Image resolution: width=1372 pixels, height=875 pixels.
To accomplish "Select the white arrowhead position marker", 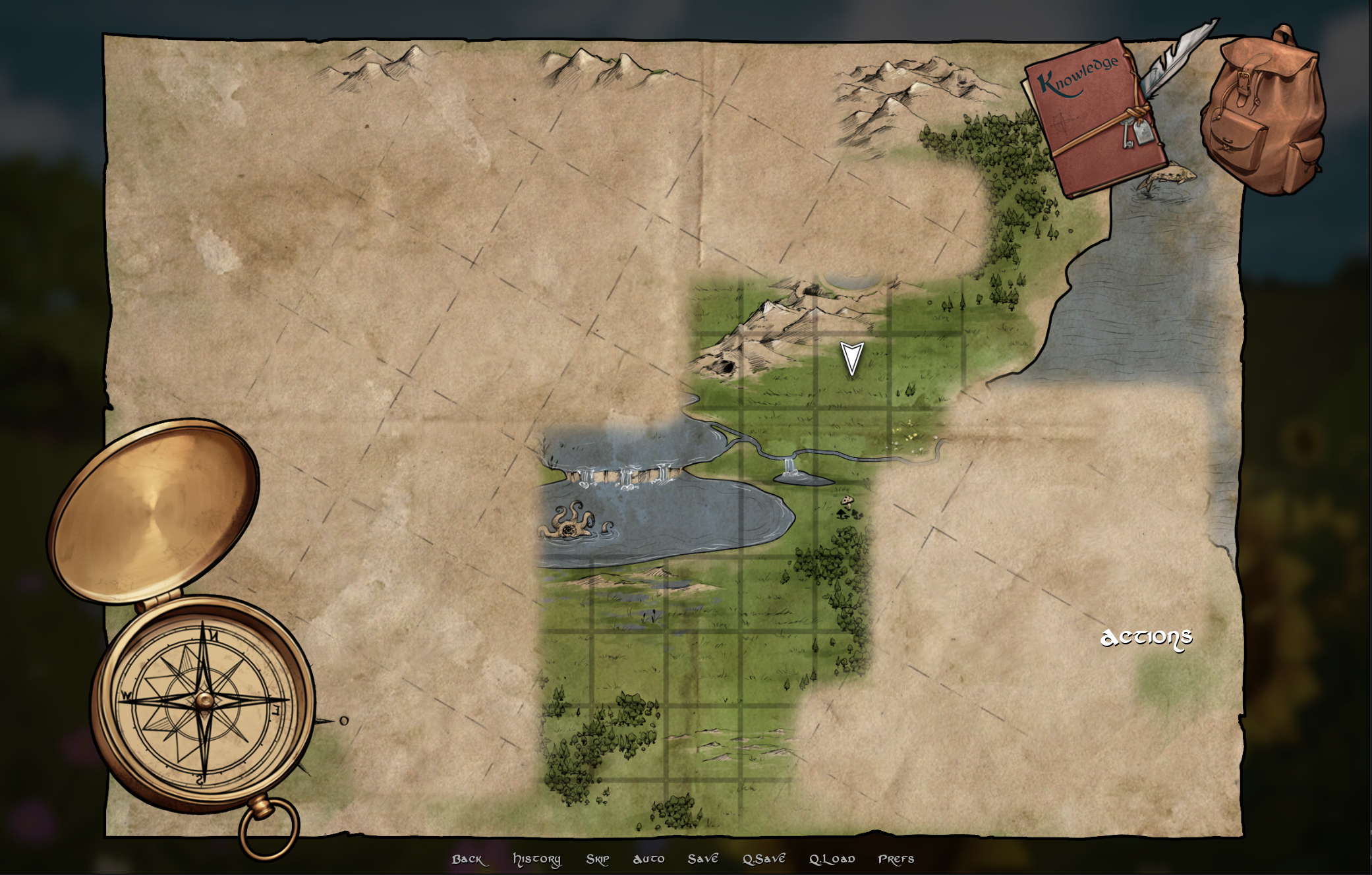I will click(x=851, y=358).
